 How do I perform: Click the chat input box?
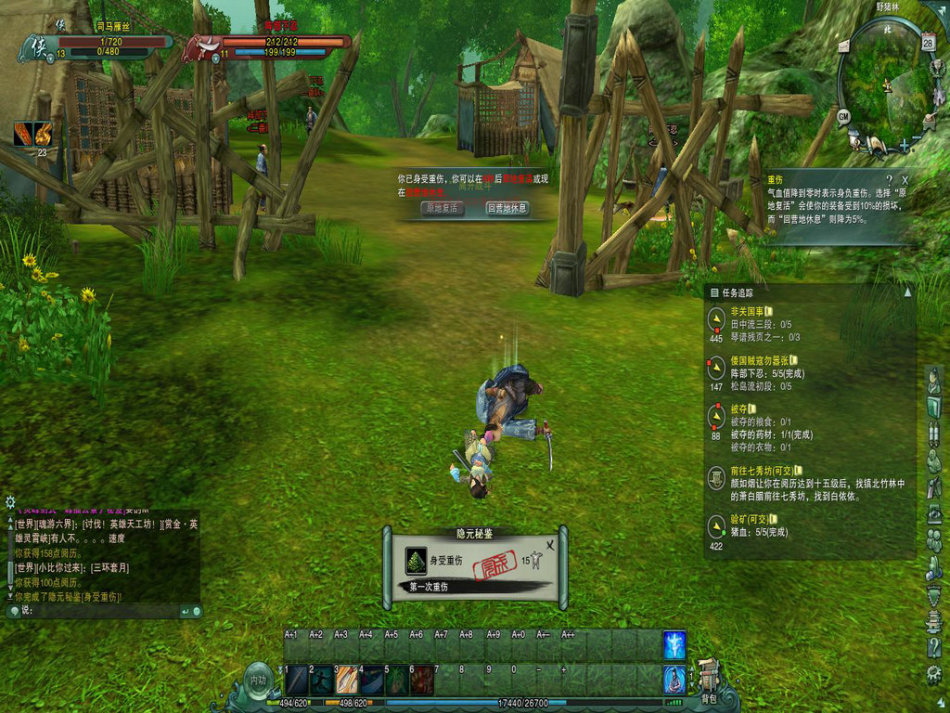tap(100, 611)
